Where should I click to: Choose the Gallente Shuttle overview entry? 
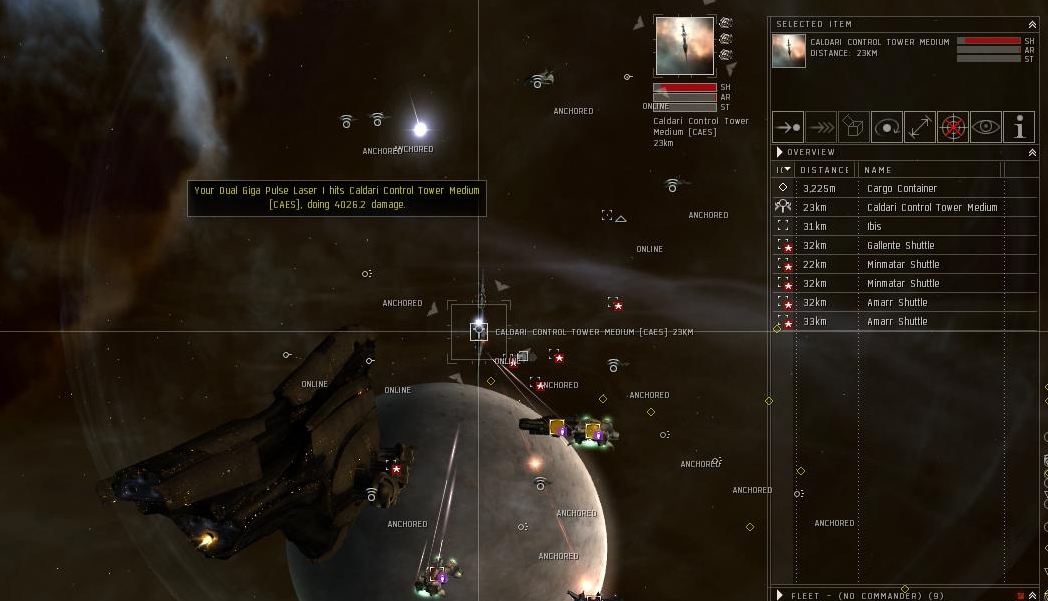click(900, 245)
